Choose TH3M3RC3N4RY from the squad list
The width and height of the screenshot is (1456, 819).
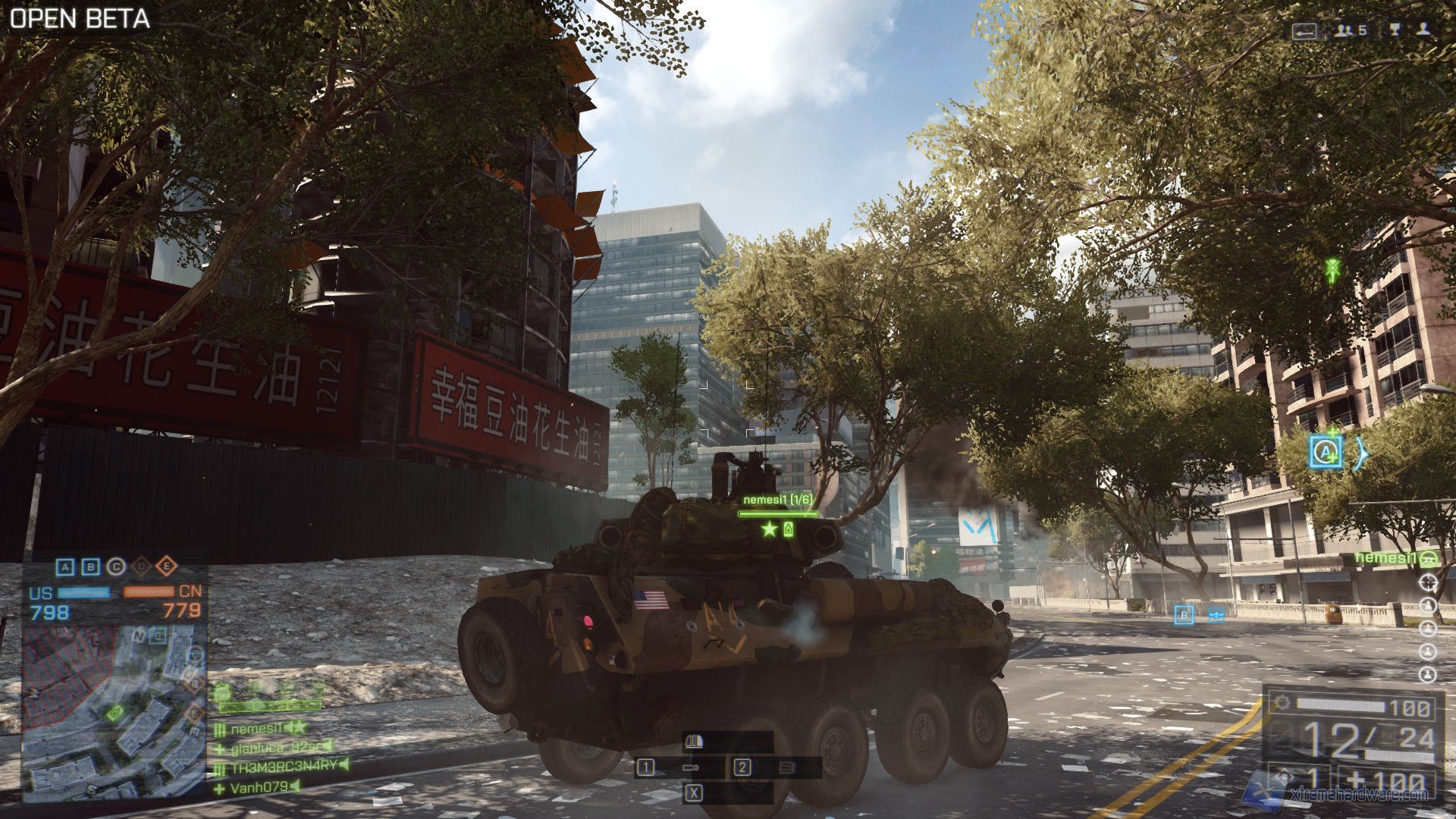click(x=282, y=767)
